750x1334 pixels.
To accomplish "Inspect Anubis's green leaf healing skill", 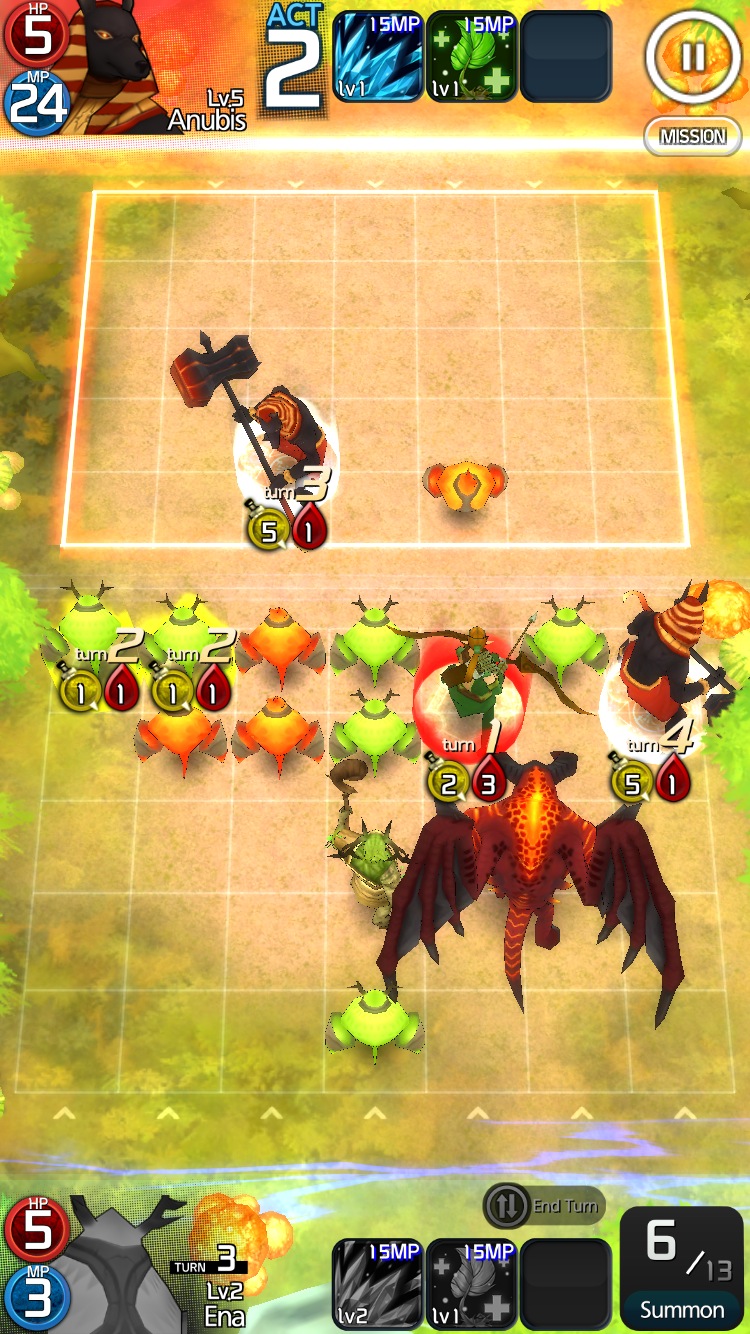I will pyautogui.click(x=471, y=57).
